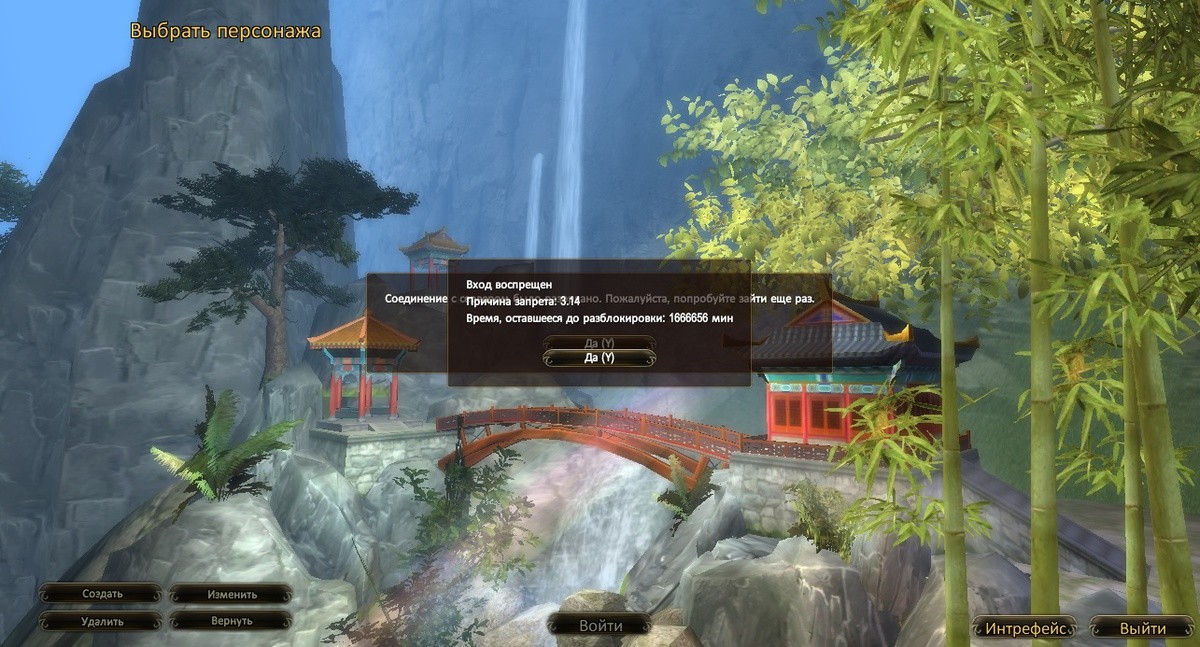Select the Изменить button
Viewport: 1200px width, 647px height.
[x=232, y=593]
